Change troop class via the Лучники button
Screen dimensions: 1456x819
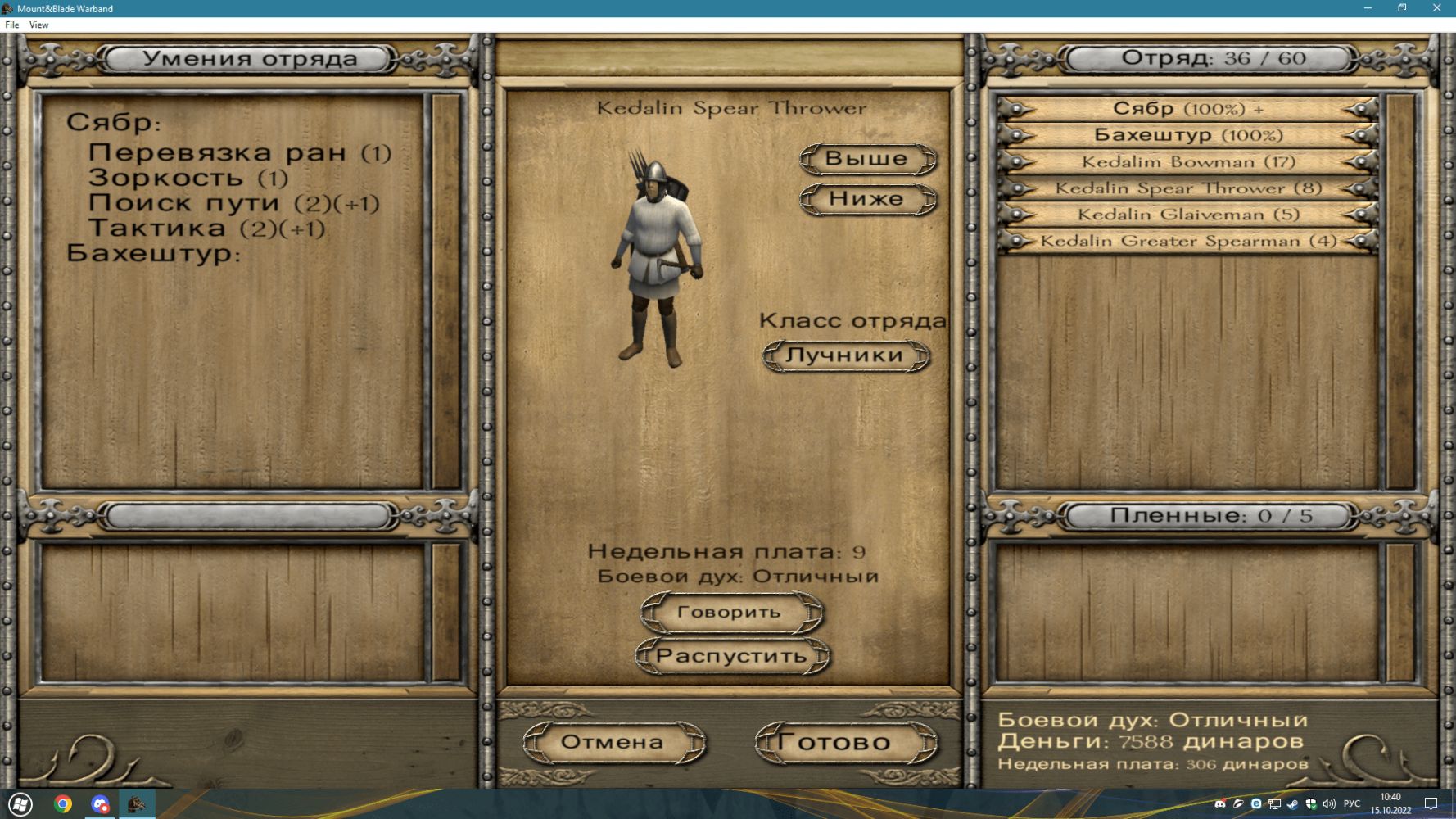pyautogui.click(x=844, y=355)
